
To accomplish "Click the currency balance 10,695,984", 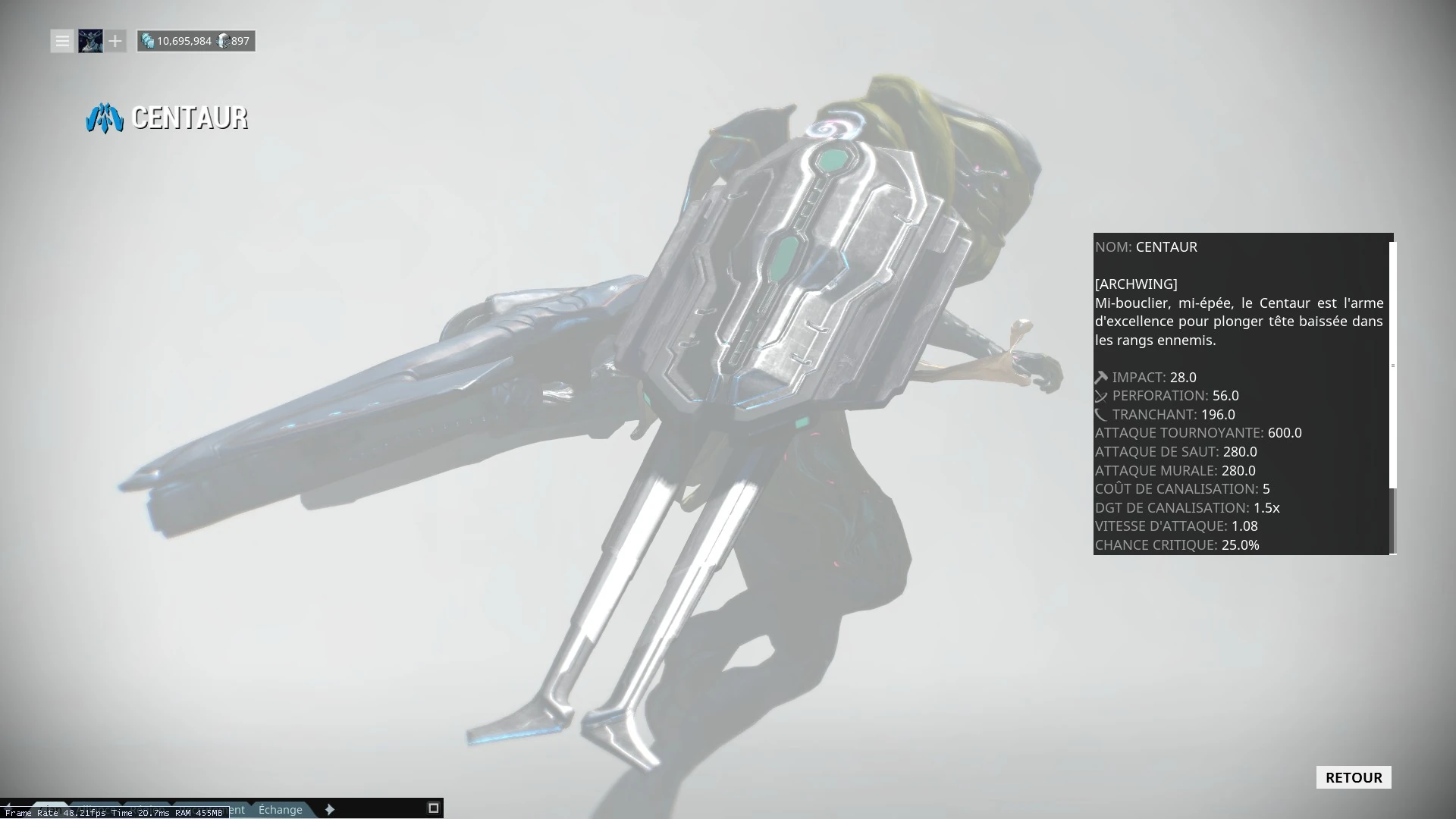I will click(x=186, y=42).
